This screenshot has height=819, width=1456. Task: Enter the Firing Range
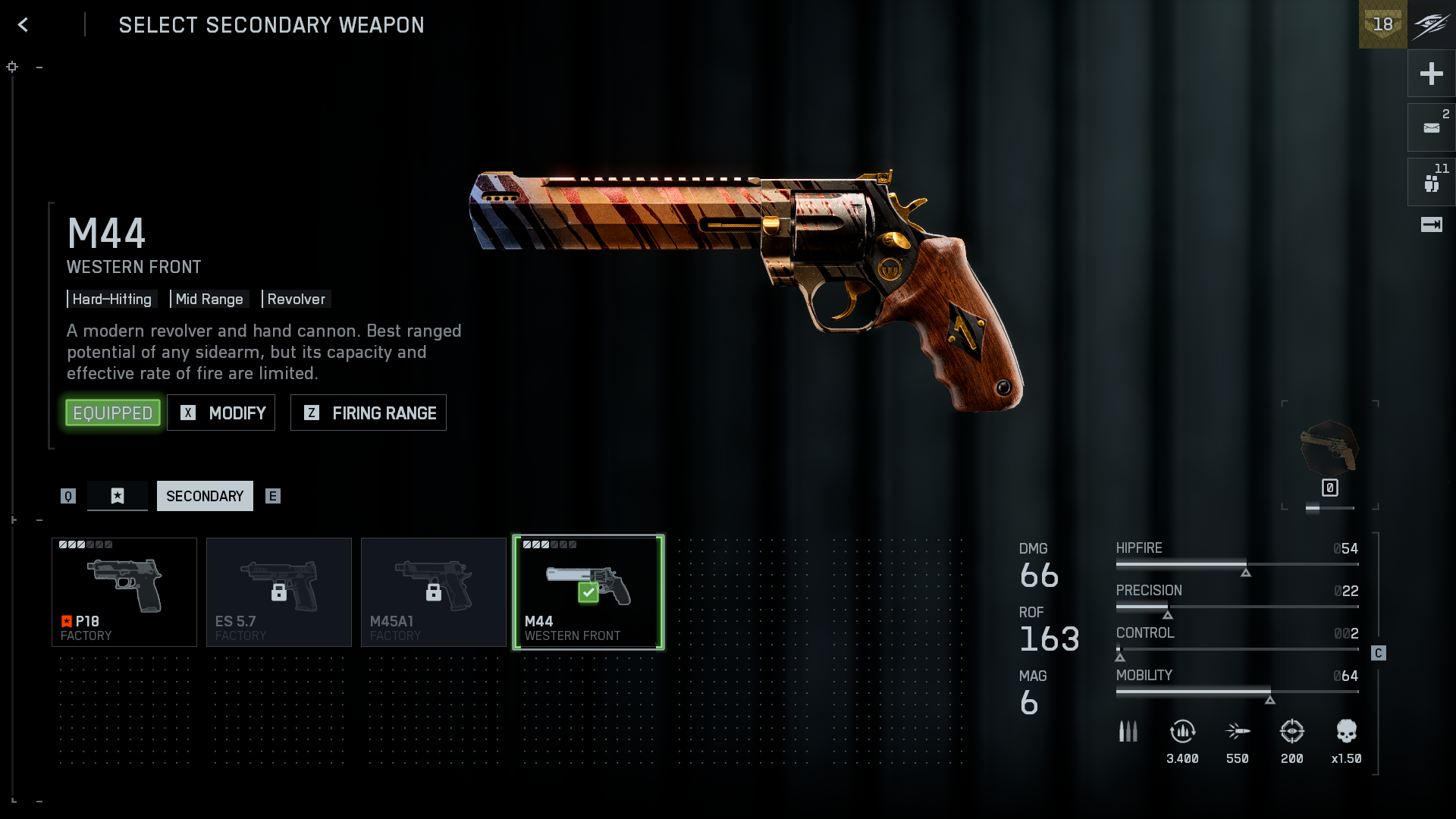click(369, 413)
